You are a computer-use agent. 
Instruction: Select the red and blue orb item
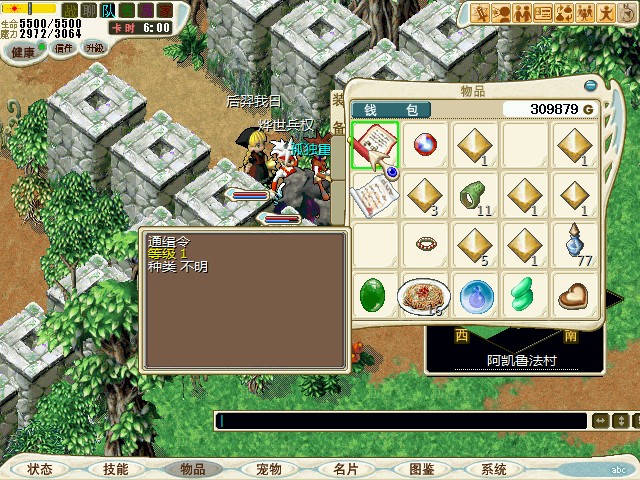pyautogui.click(x=426, y=145)
